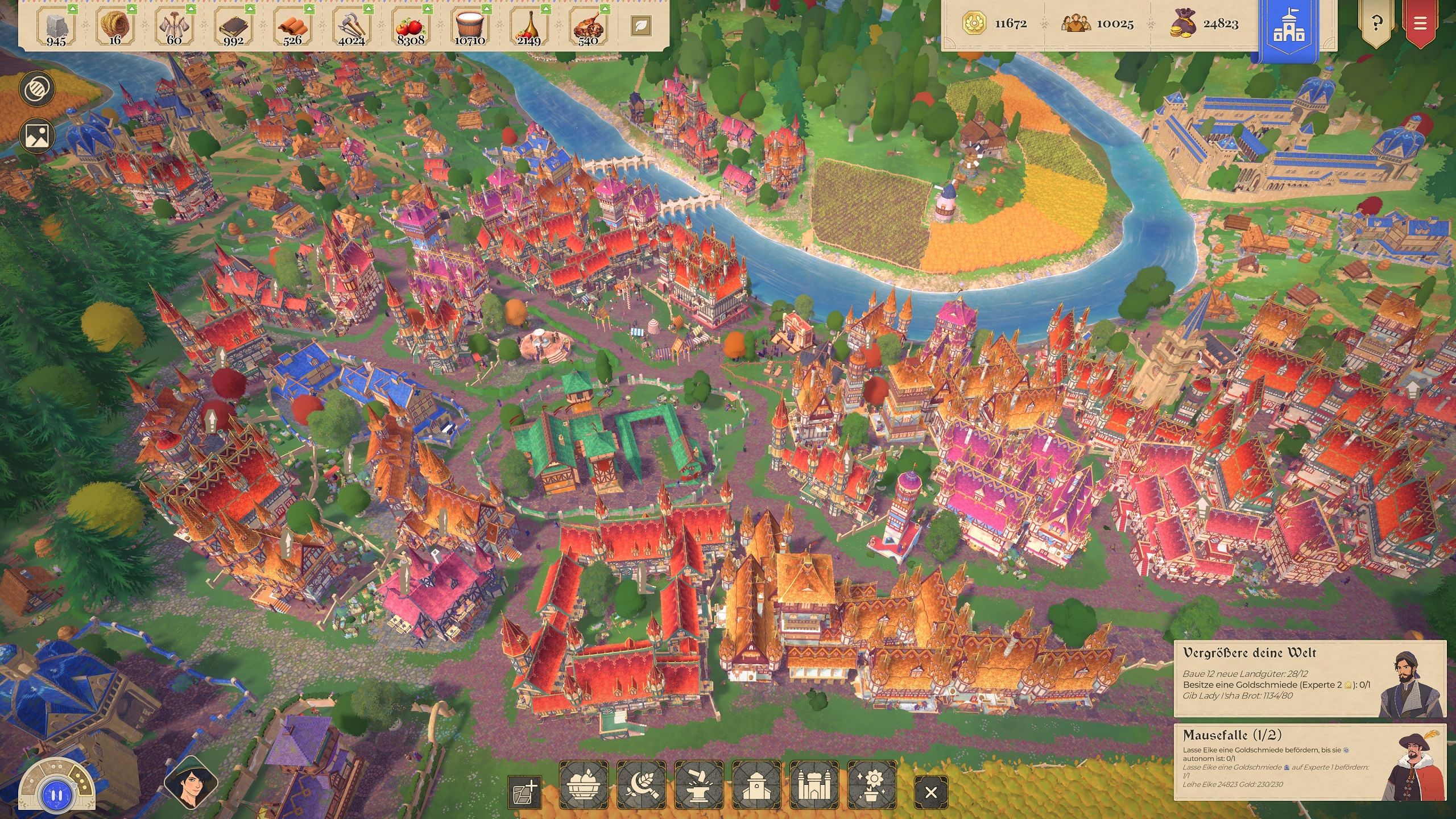Open the anvil and hammer crafting category
Viewport: 1456px width, 819px height.
pyautogui.click(x=699, y=785)
